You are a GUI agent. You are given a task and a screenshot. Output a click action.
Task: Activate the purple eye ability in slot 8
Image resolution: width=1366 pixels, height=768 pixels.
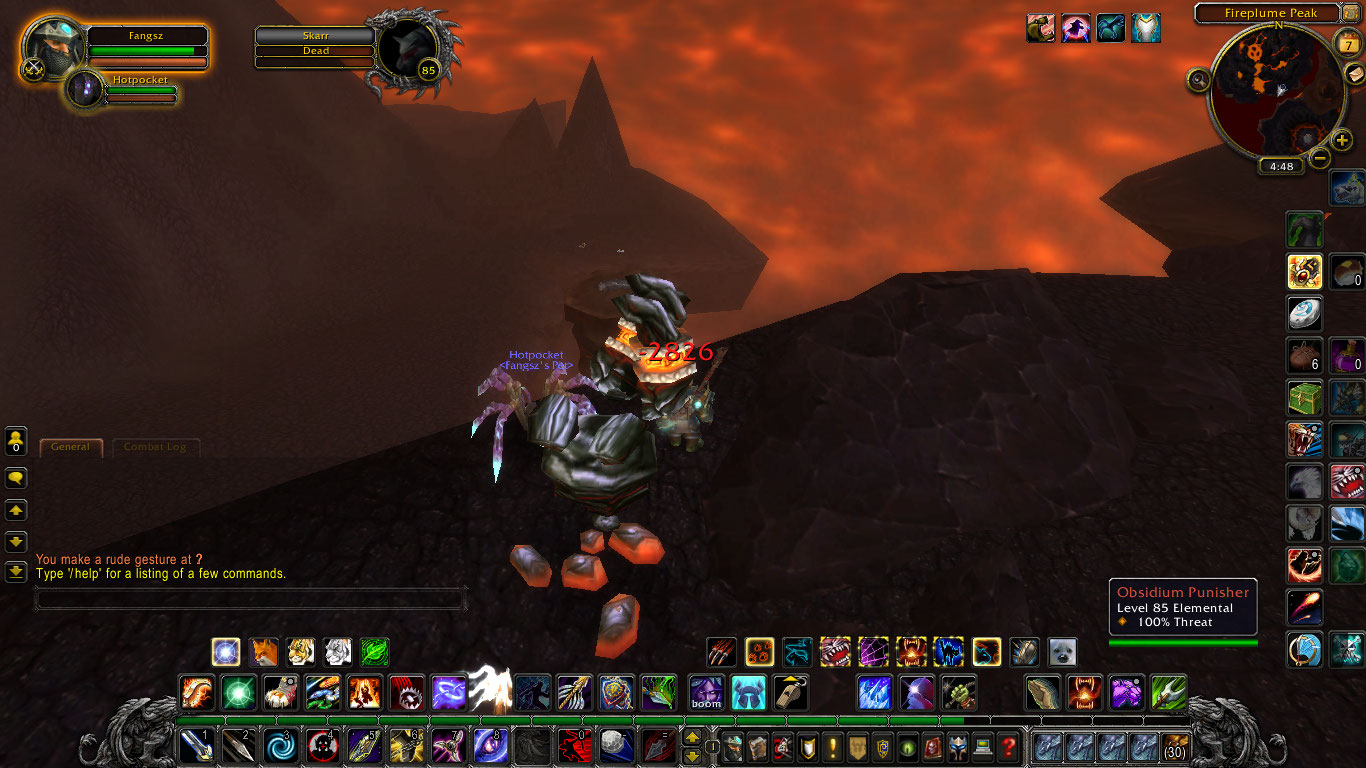(x=490, y=746)
